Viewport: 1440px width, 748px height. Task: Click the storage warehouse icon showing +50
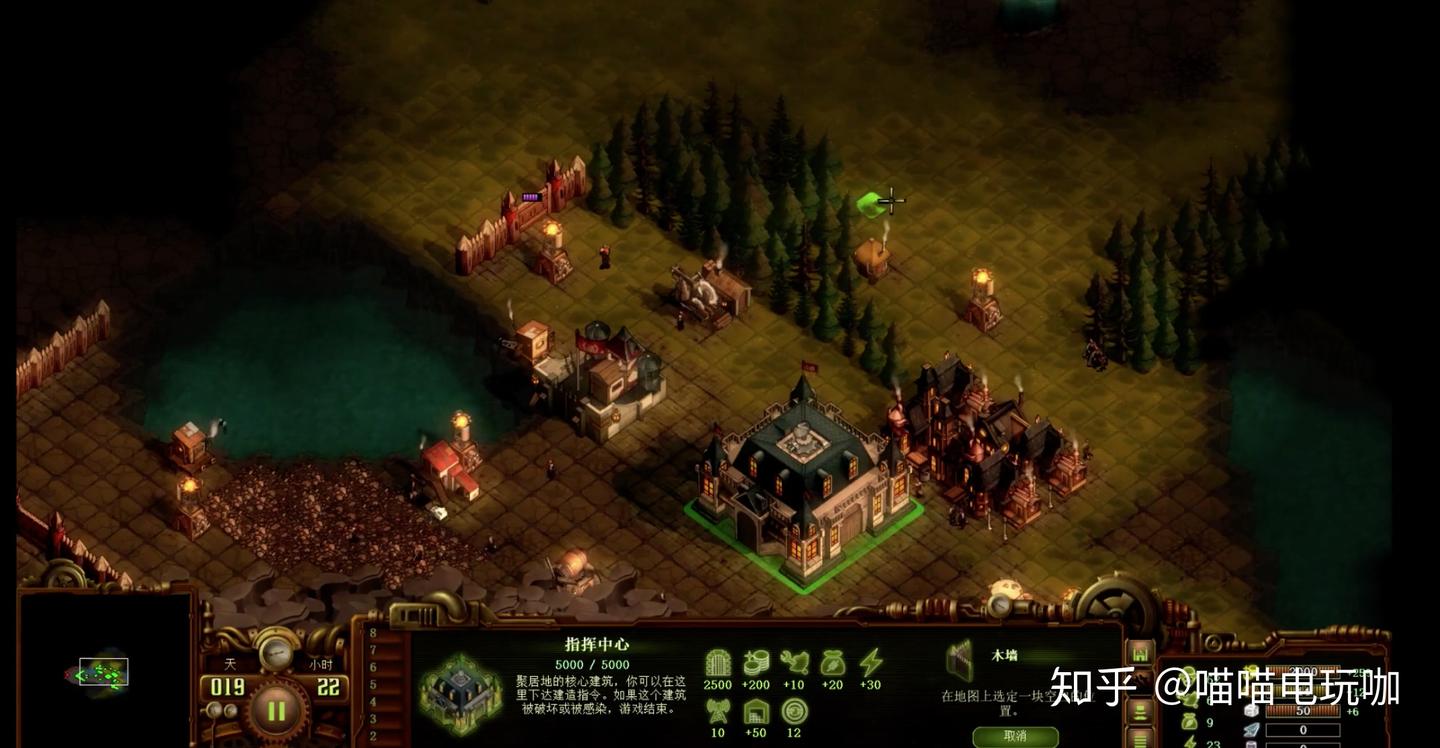coord(755,713)
